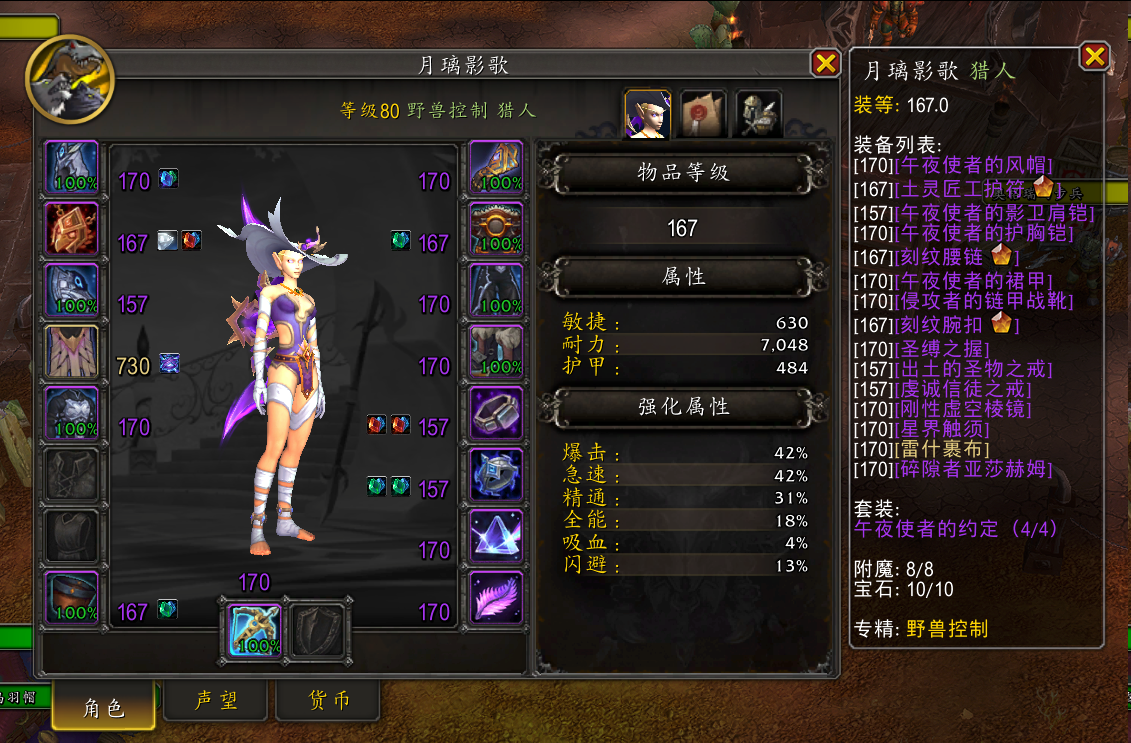Image resolution: width=1131 pixels, height=743 pixels.
Task: Select the 角色 character tab
Action: pos(104,706)
